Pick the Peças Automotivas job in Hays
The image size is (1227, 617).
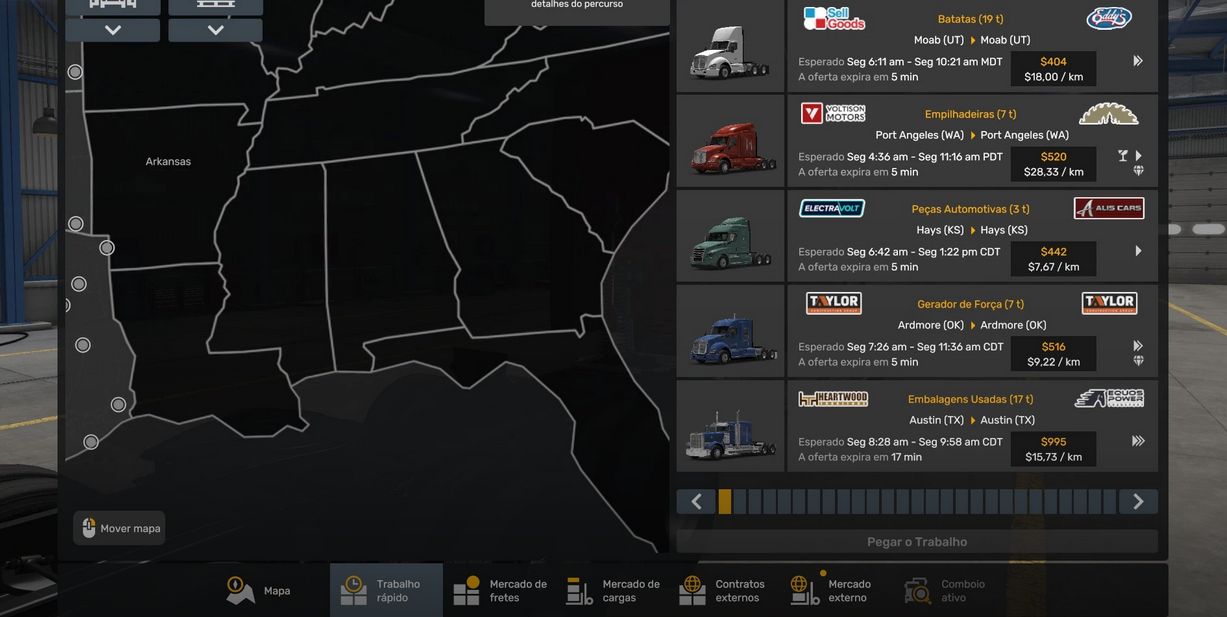(972, 236)
